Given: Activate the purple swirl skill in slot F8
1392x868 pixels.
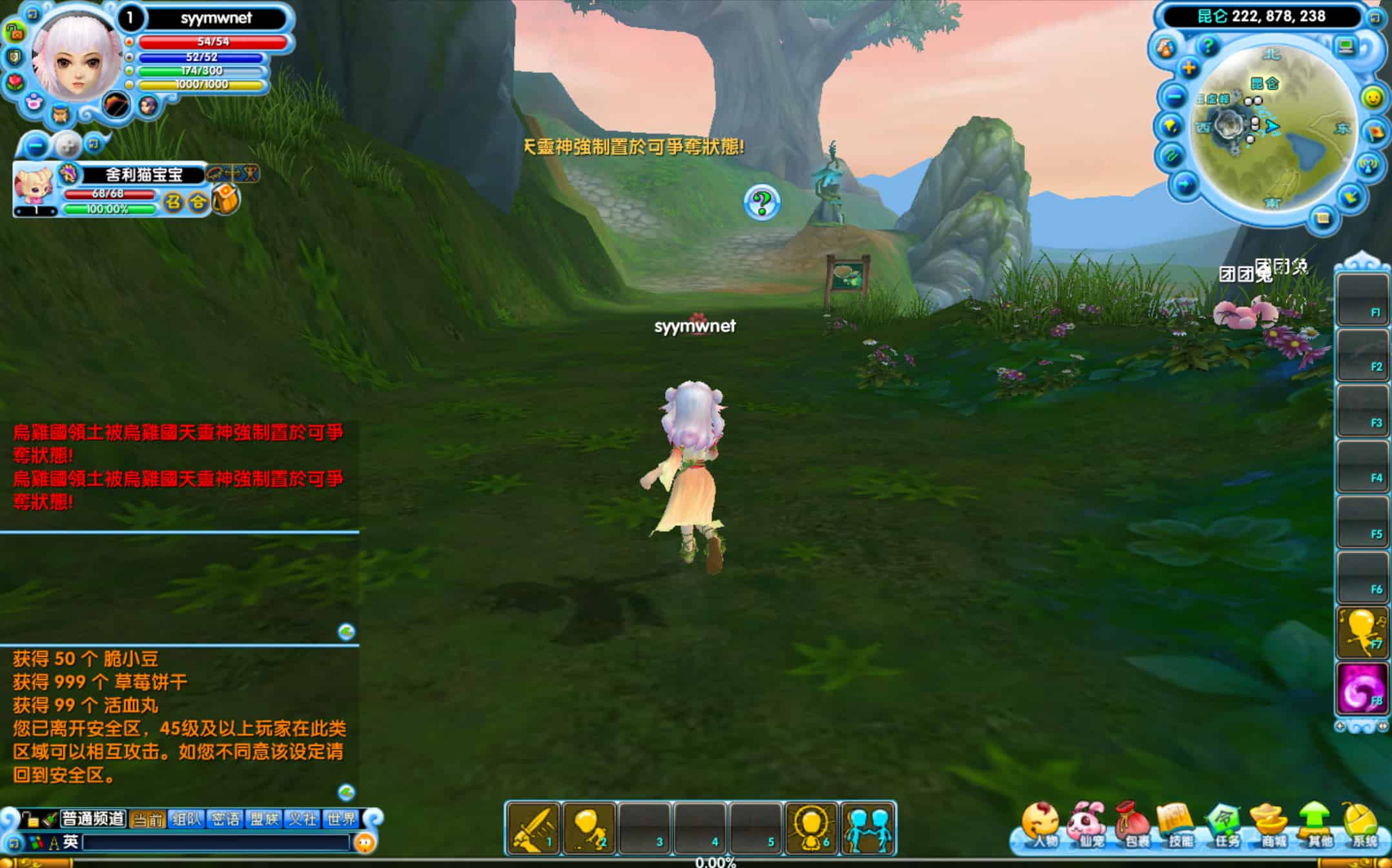Looking at the screenshot, I should click(1362, 689).
